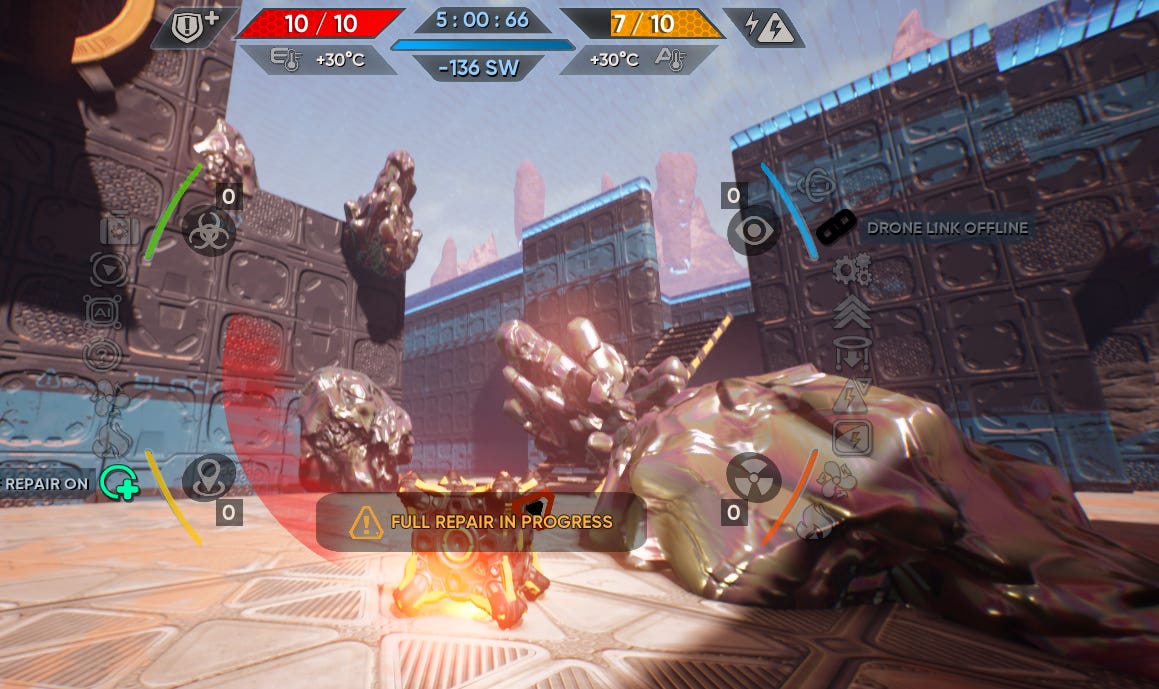Click the question mark help icon
Image resolution: width=1159 pixels, height=689 pixels.
coord(104,354)
